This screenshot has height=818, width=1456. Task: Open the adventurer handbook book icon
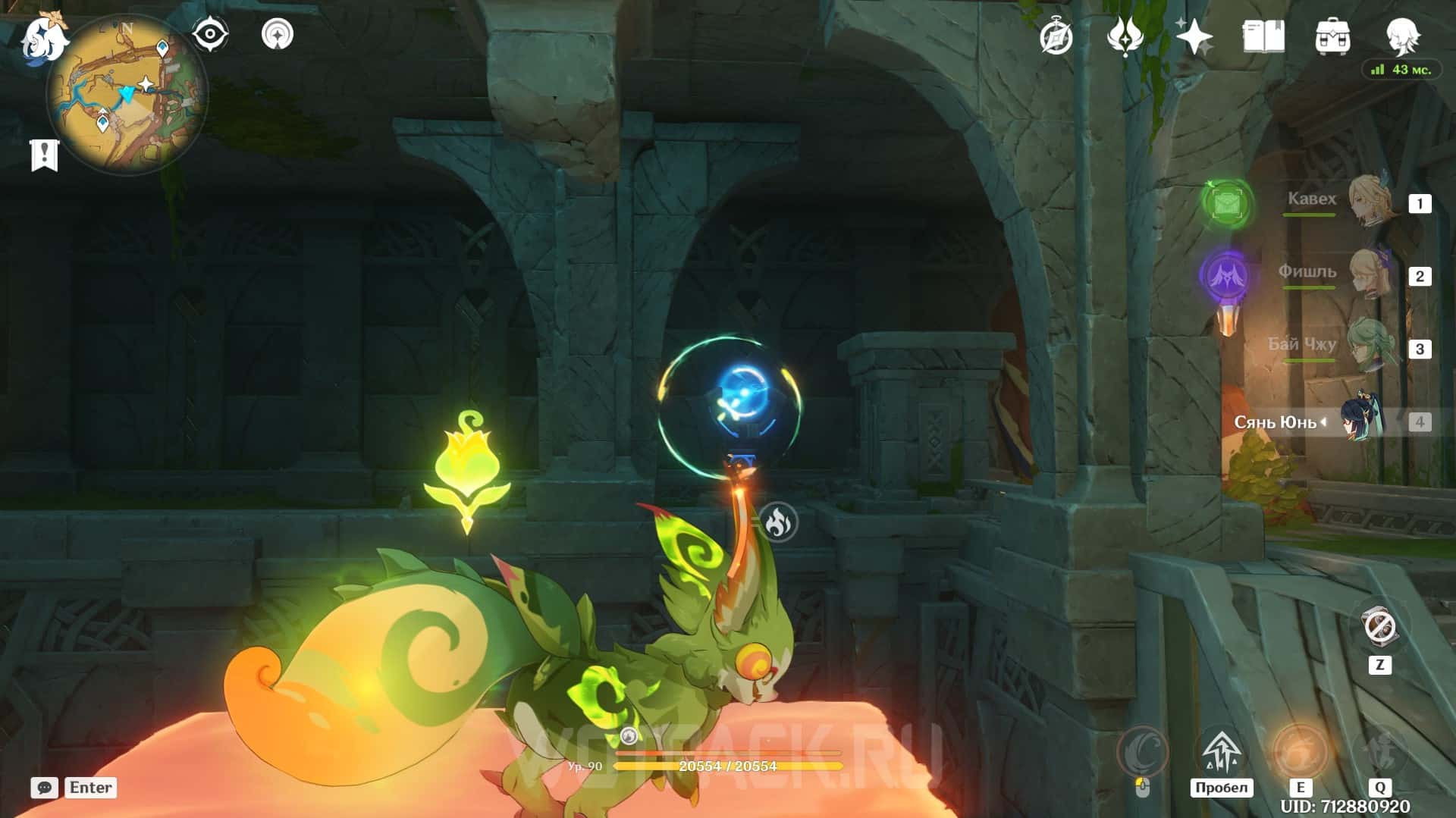[1263, 36]
